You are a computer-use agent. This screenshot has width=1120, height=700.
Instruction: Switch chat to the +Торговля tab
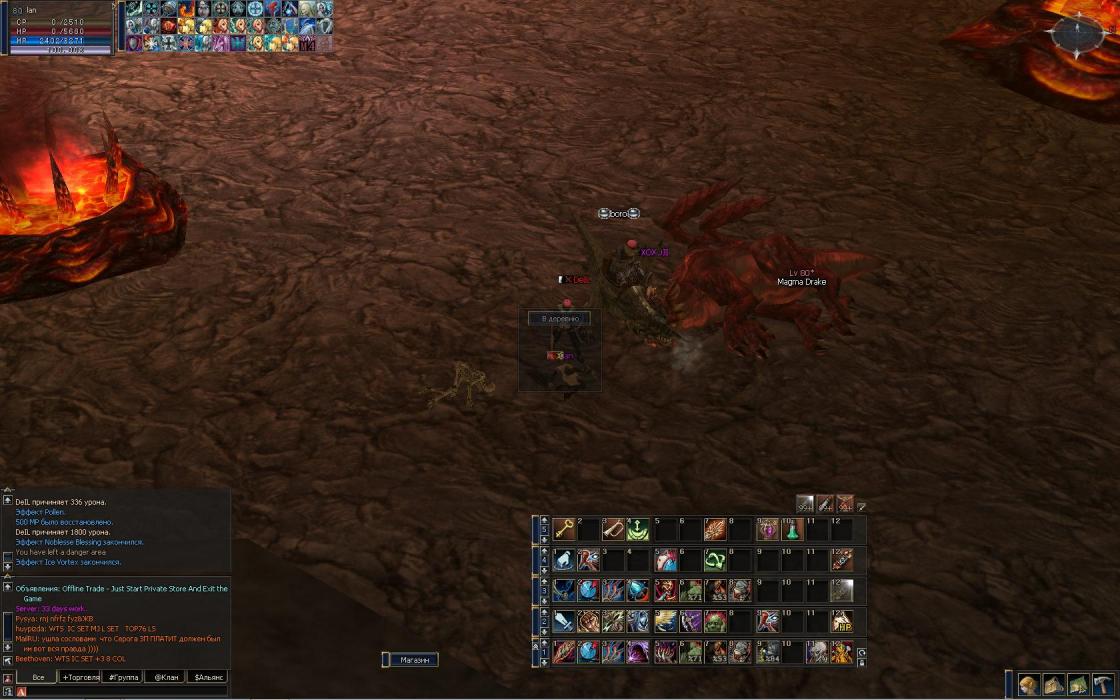tap(87, 677)
